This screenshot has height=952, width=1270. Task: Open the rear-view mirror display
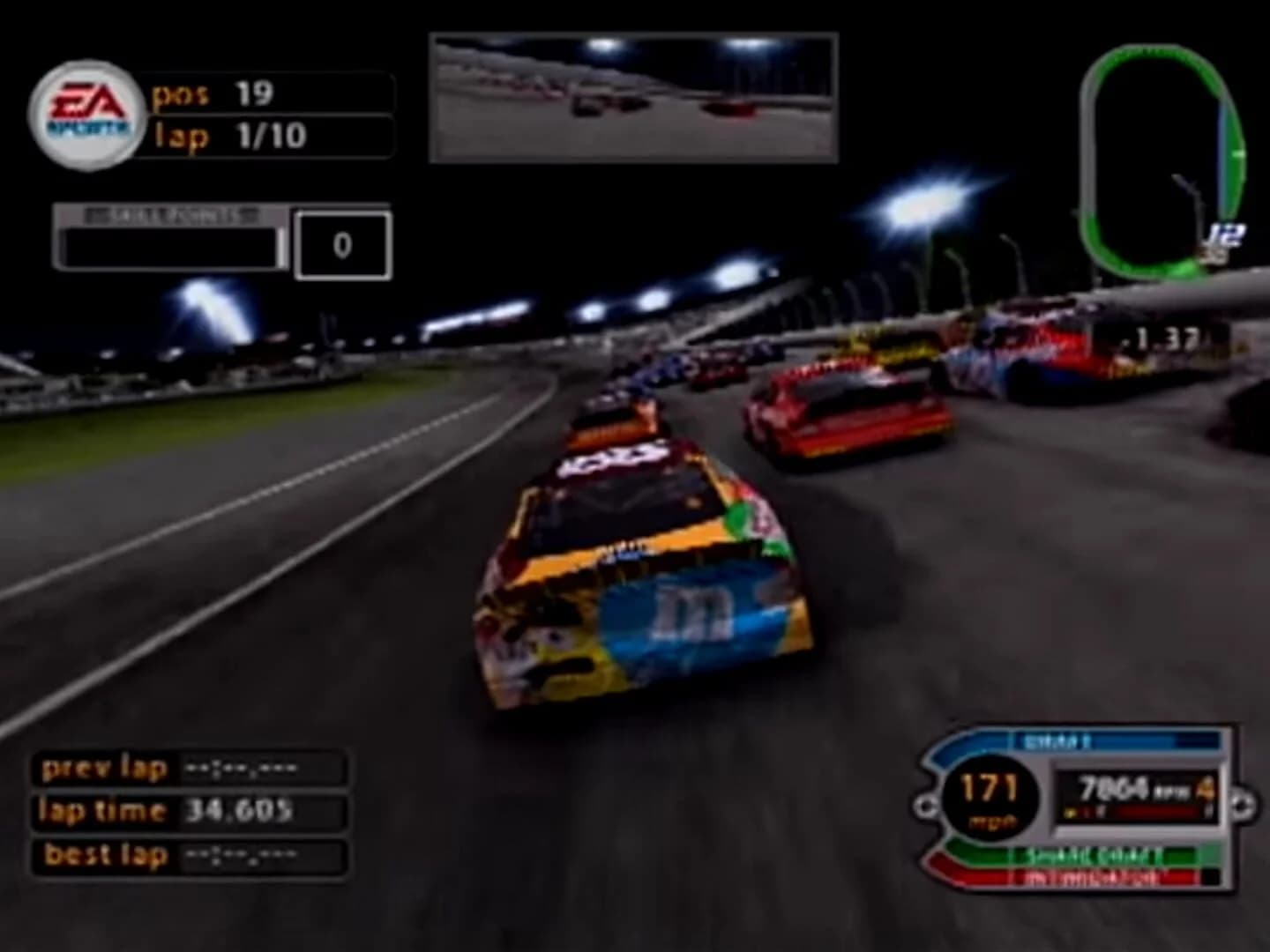coord(631,99)
